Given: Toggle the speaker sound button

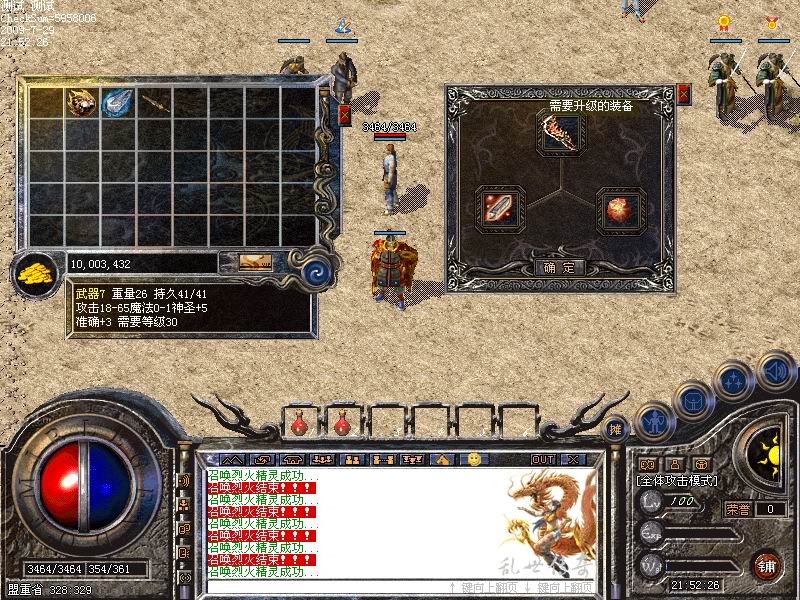Looking at the screenshot, I should pyautogui.click(x=774, y=371).
